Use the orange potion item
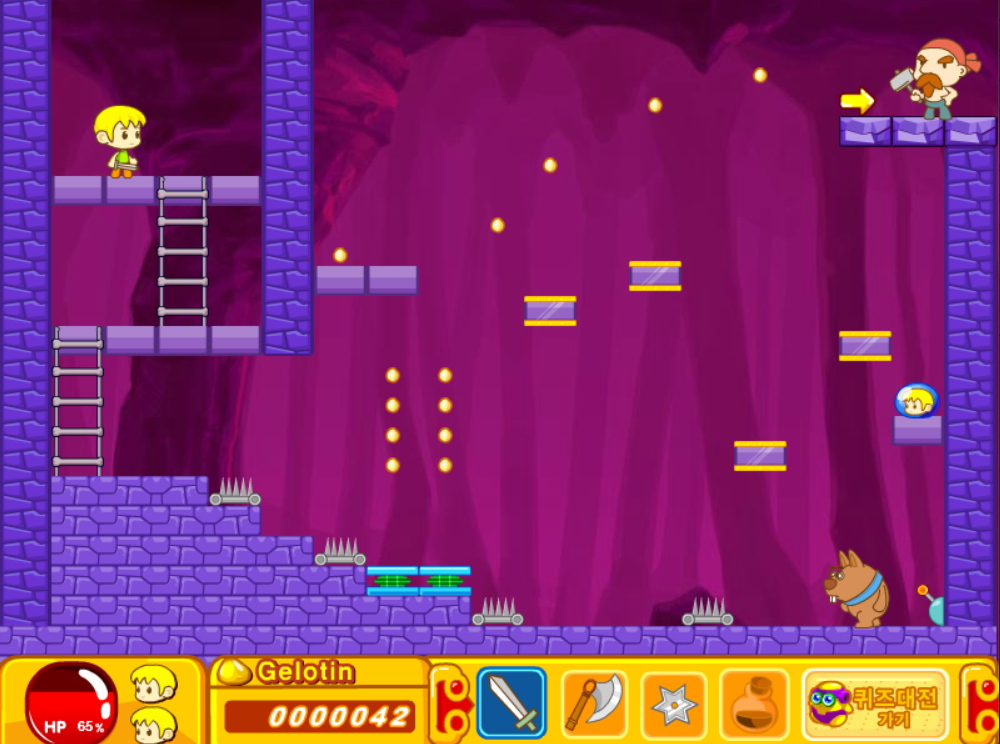This screenshot has height=744, width=1000. click(x=754, y=703)
